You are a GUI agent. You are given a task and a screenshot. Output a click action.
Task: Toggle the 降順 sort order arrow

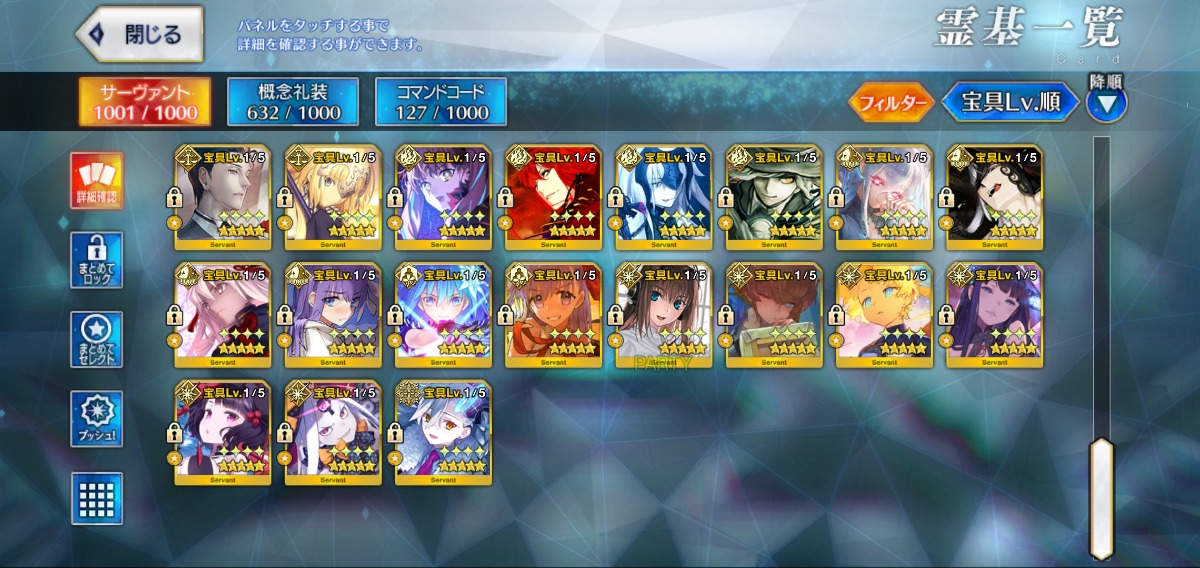tap(1106, 102)
